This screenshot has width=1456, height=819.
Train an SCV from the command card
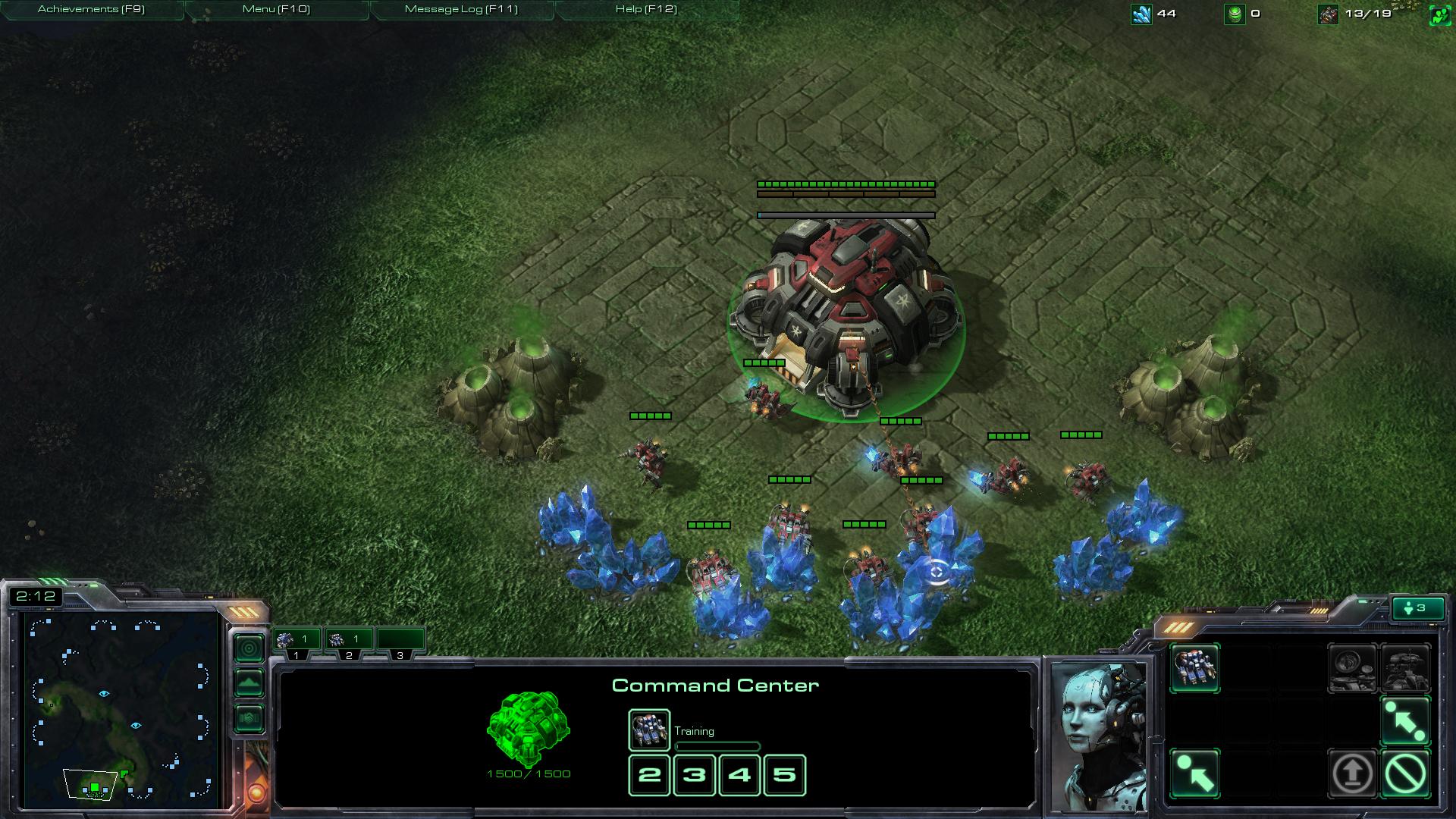1196,669
